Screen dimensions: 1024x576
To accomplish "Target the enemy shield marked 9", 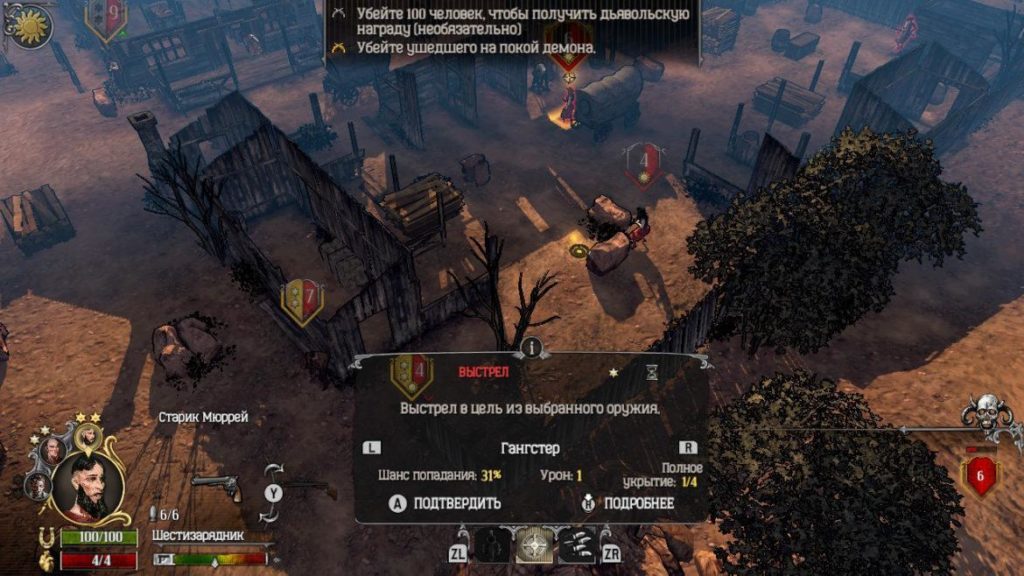I will coord(106,17).
